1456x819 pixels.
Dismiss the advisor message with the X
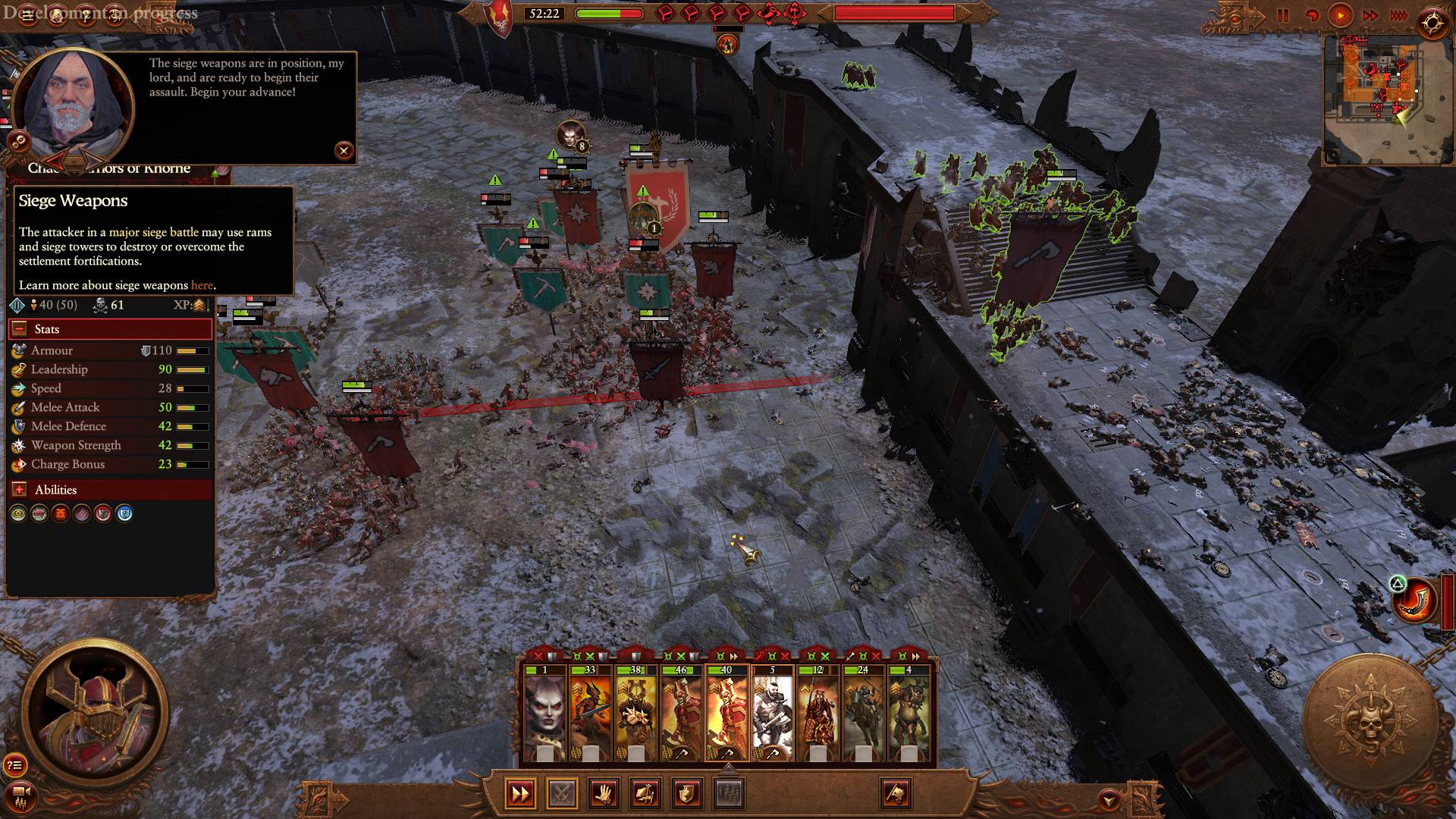(x=344, y=152)
